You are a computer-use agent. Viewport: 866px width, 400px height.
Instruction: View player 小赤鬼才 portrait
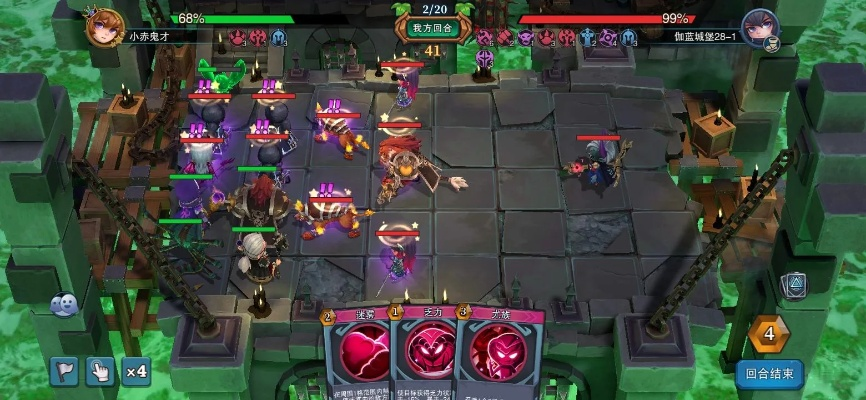click(104, 24)
